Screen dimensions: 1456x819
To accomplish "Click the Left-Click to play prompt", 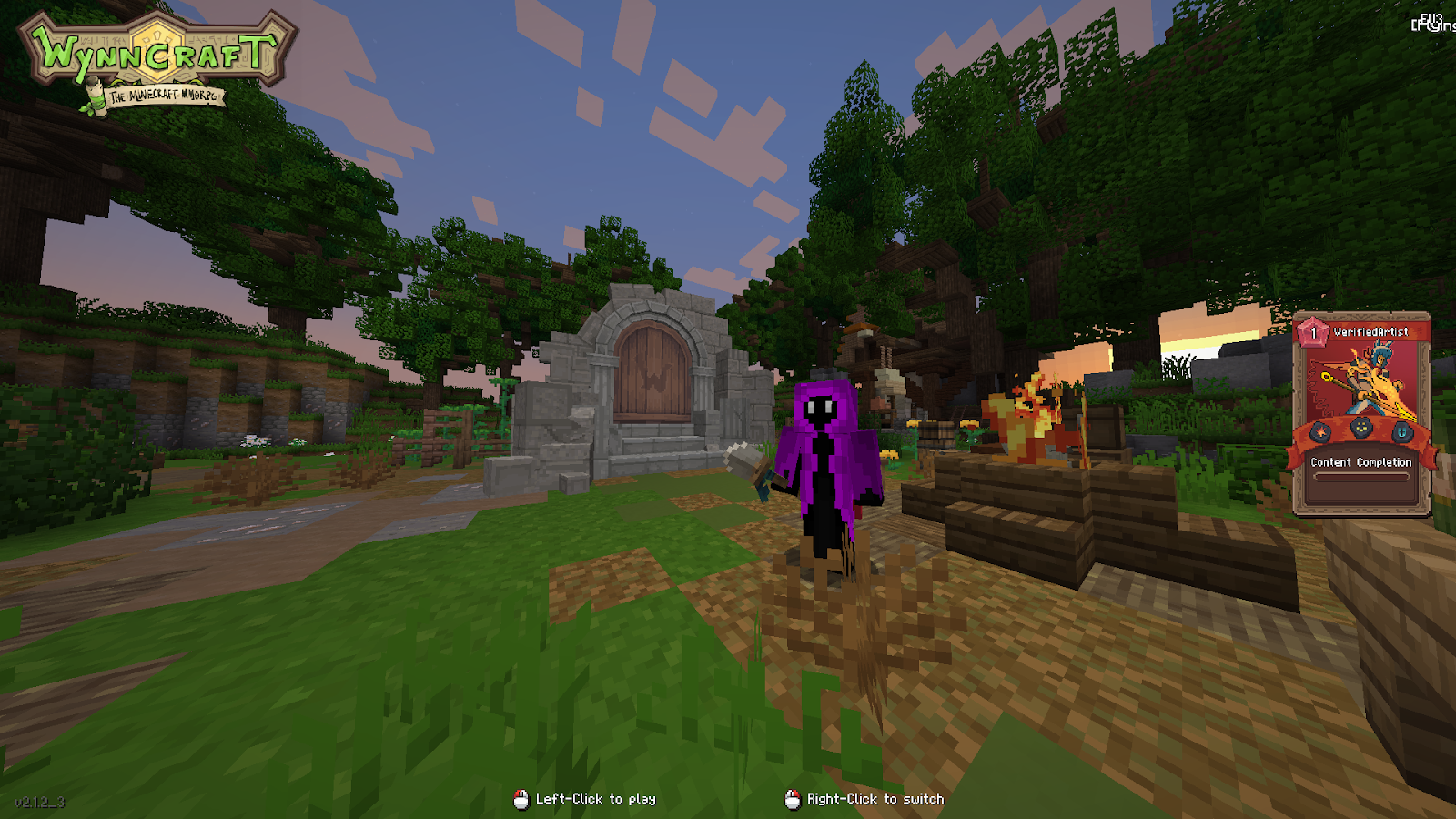I will click(x=596, y=799).
